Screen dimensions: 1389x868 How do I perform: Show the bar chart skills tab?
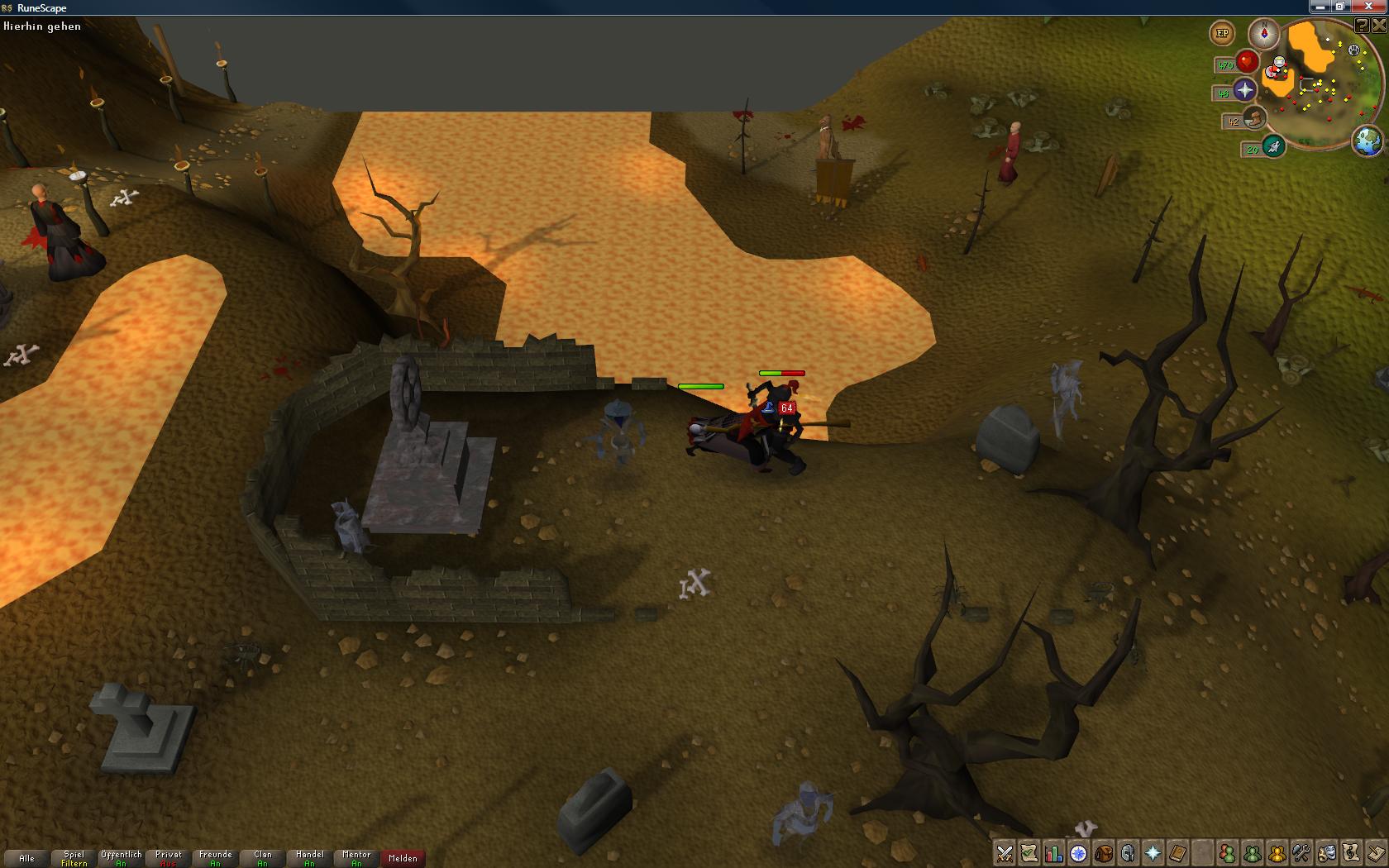point(1053,853)
